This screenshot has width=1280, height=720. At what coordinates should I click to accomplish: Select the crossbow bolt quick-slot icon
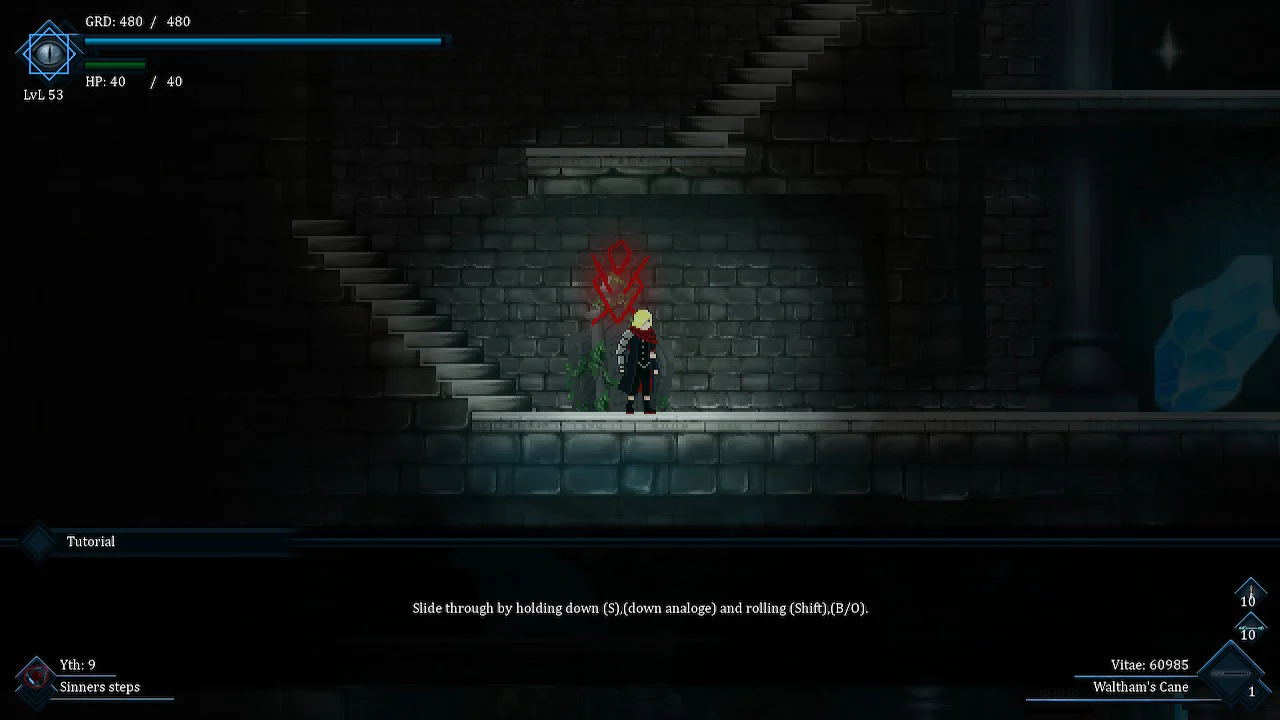pyautogui.click(x=1251, y=626)
